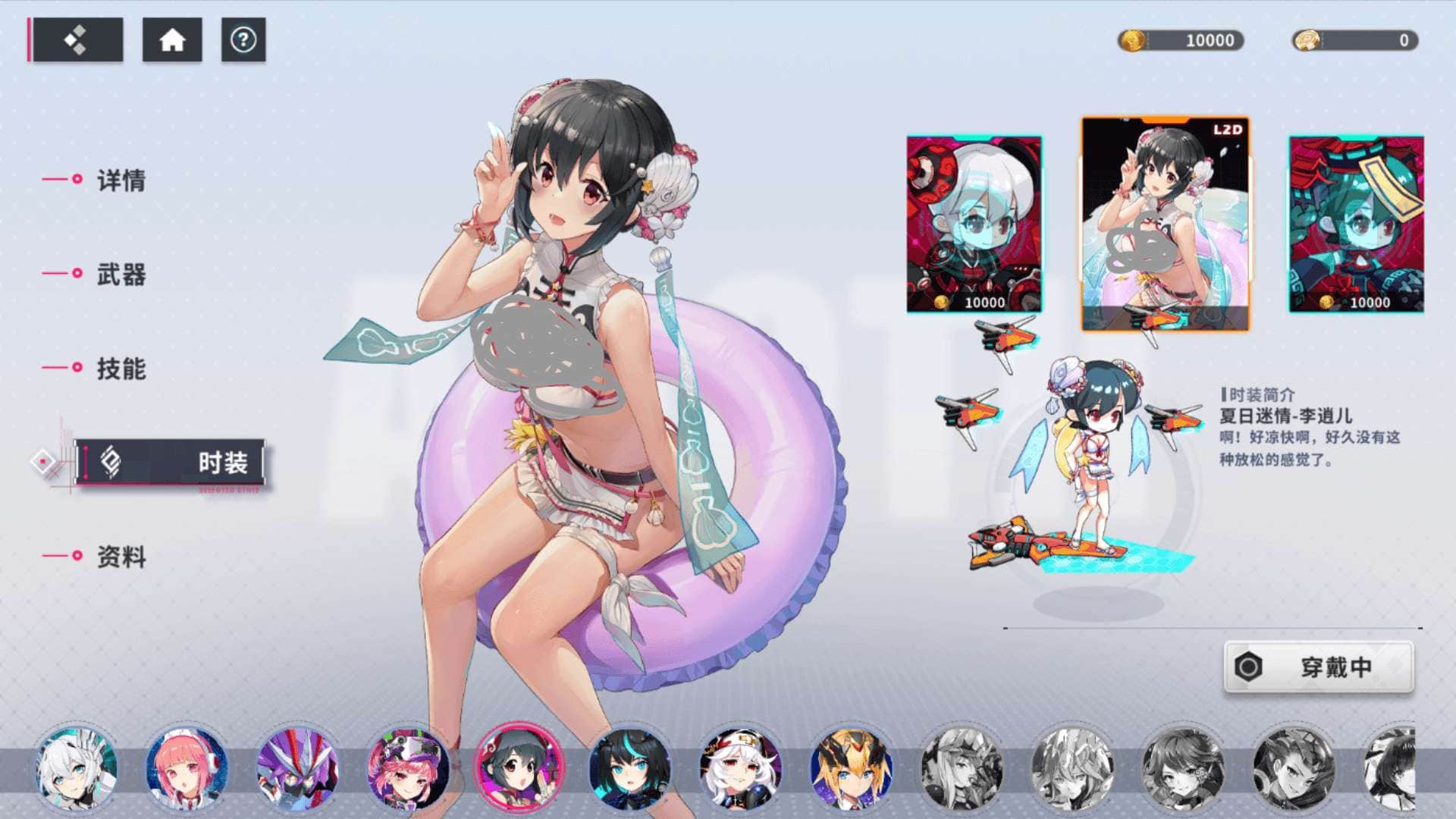Select the highlighted black-haired character portrait

[519, 766]
